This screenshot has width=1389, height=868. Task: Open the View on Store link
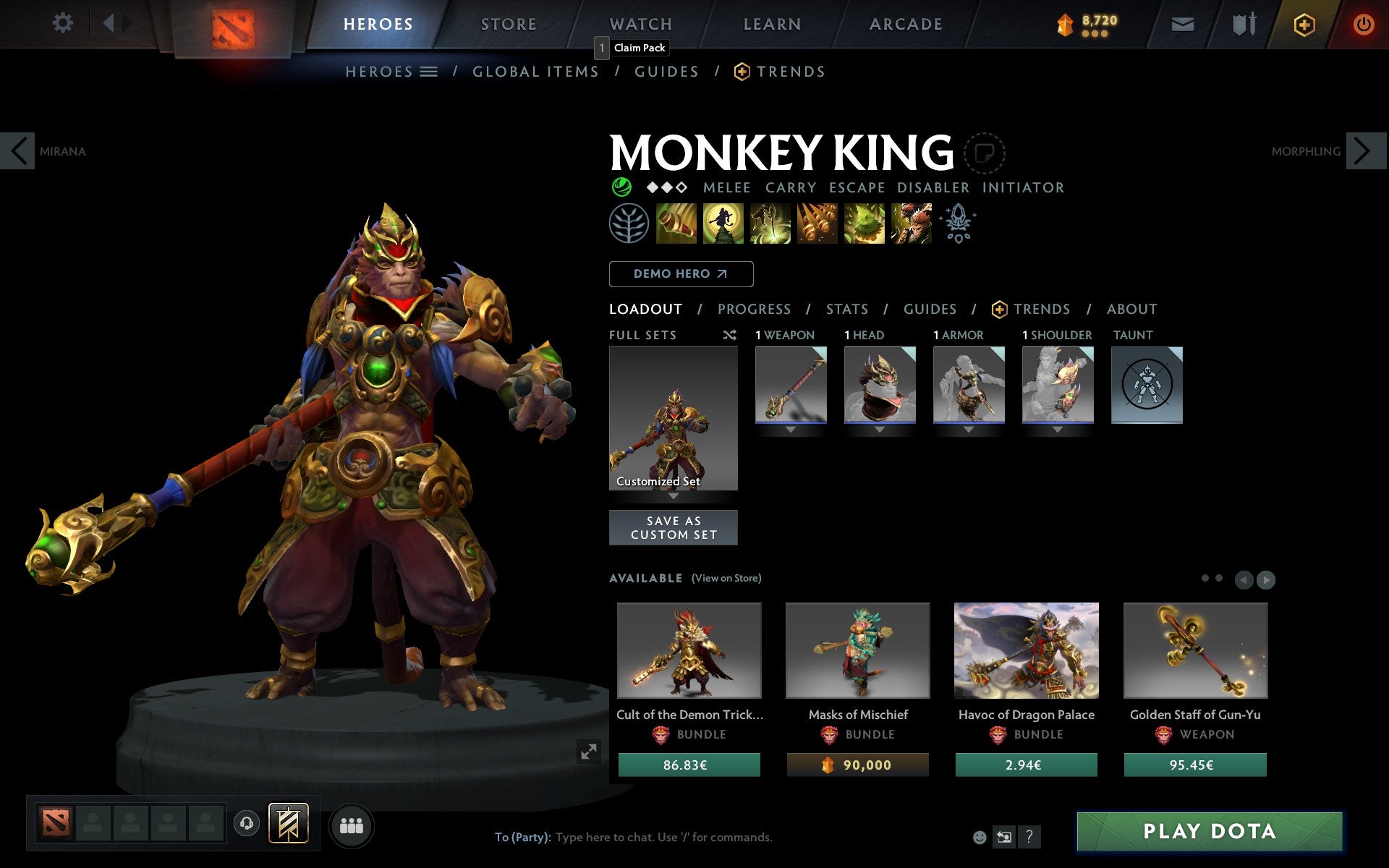point(726,578)
